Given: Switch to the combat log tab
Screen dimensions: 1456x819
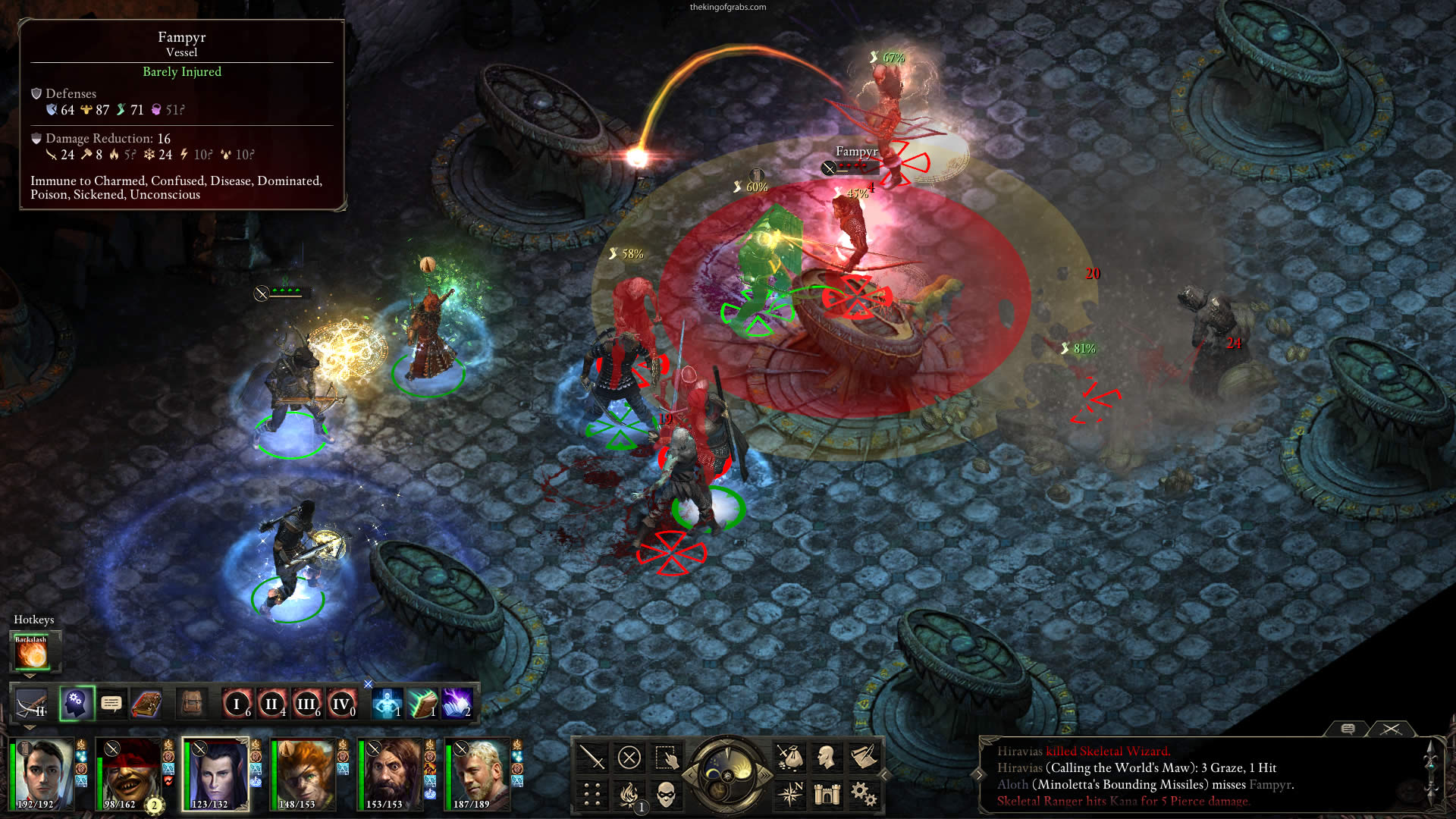Looking at the screenshot, I should (x=1391, y=729).
